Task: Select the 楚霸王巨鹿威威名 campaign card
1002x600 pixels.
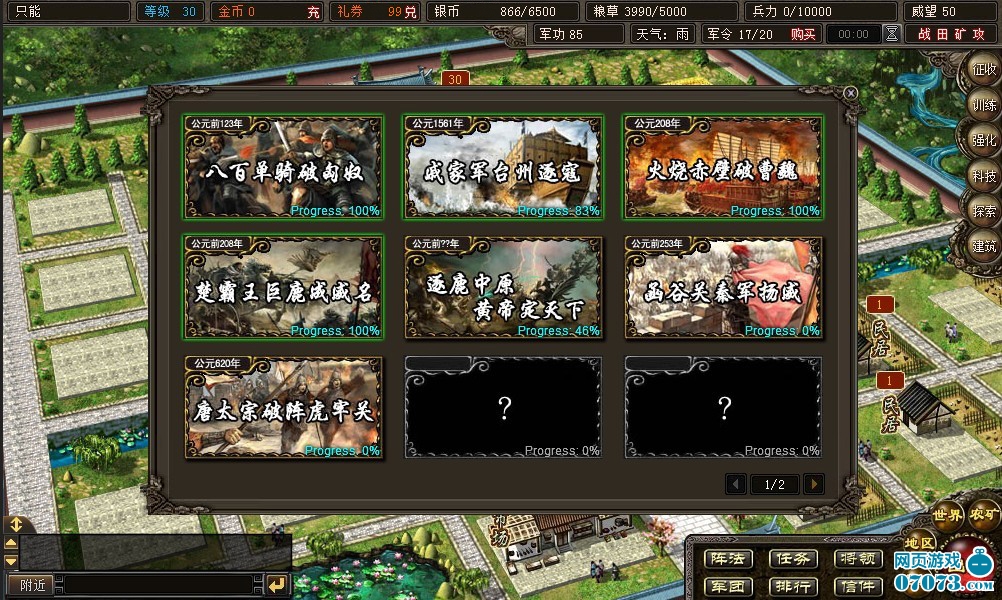Action: [282, 288]
